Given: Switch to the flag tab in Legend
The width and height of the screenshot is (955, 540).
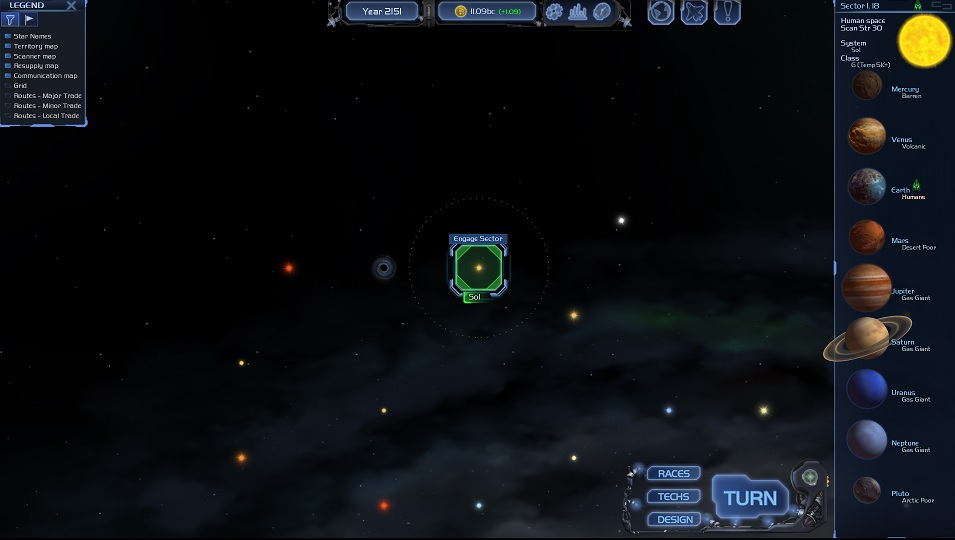Looking at the screenshot, I should tap(29, 20).
